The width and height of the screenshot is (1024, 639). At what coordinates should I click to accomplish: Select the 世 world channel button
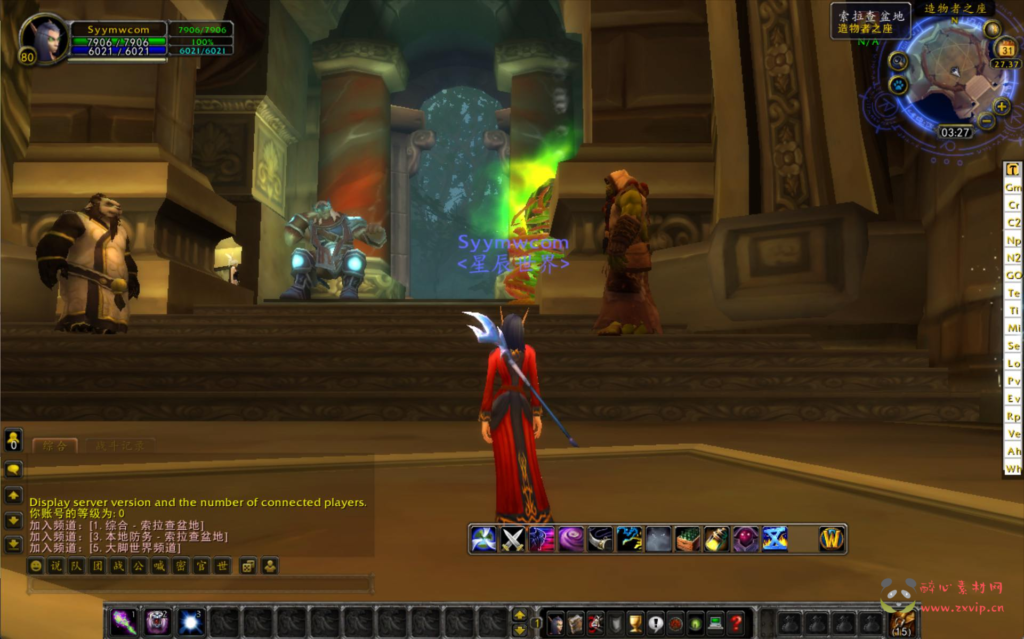coord(223,566)
